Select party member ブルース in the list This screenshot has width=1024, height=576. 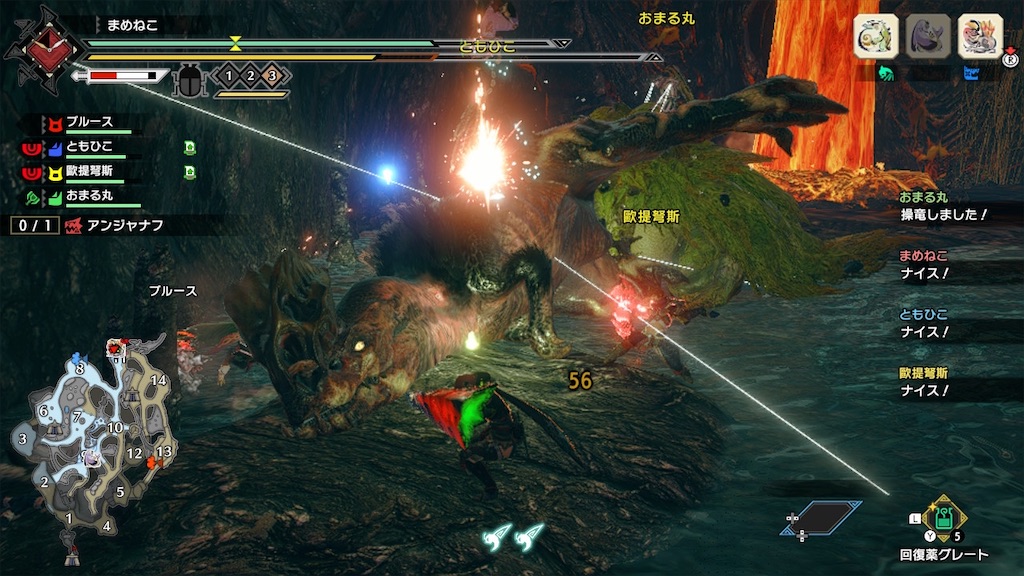(x=90, y=124)
